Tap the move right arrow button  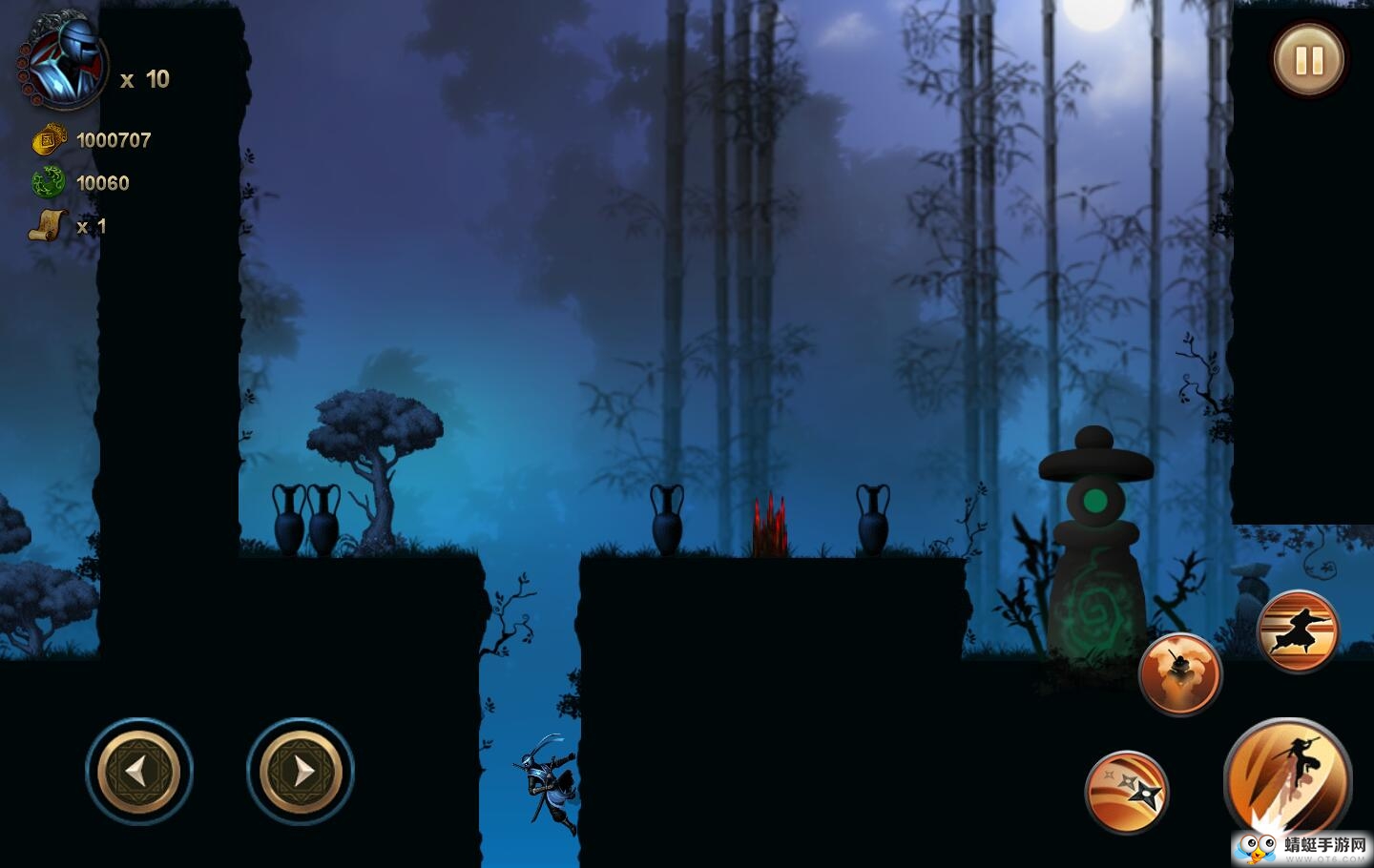pyautogui.click(x=301, y=771)
